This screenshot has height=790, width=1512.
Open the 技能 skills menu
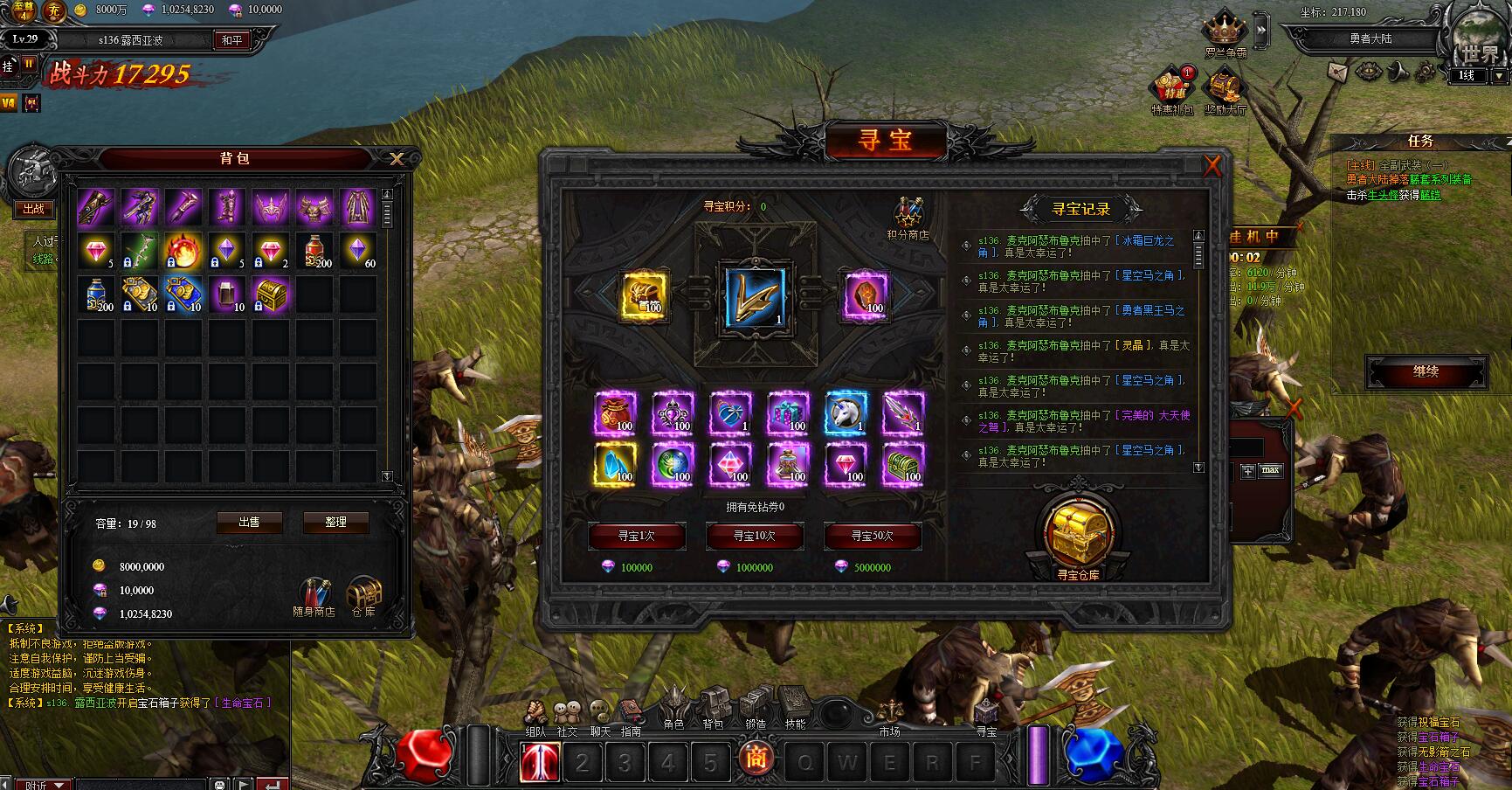[795, 704]
